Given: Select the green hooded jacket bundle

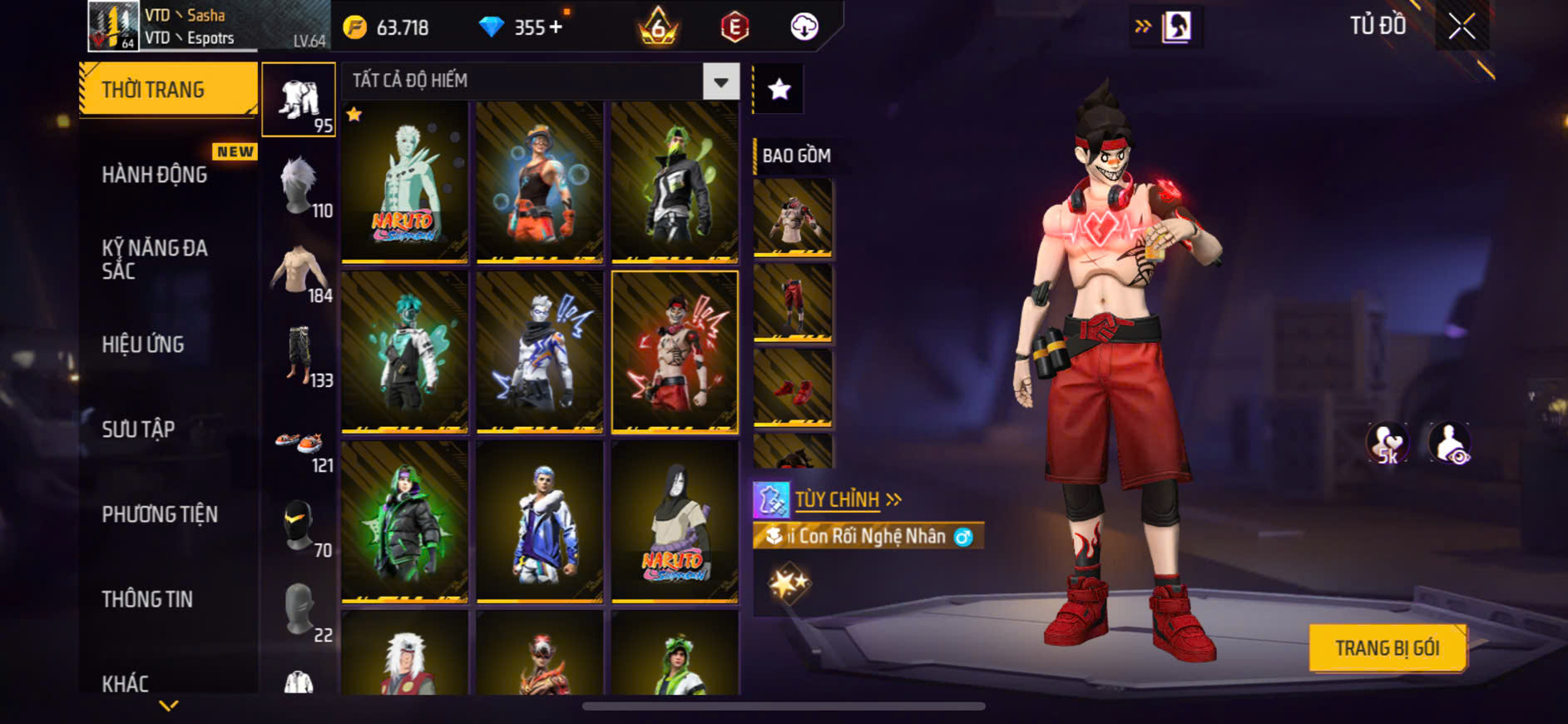Looking at the screenshot, I should coord(405,522).
